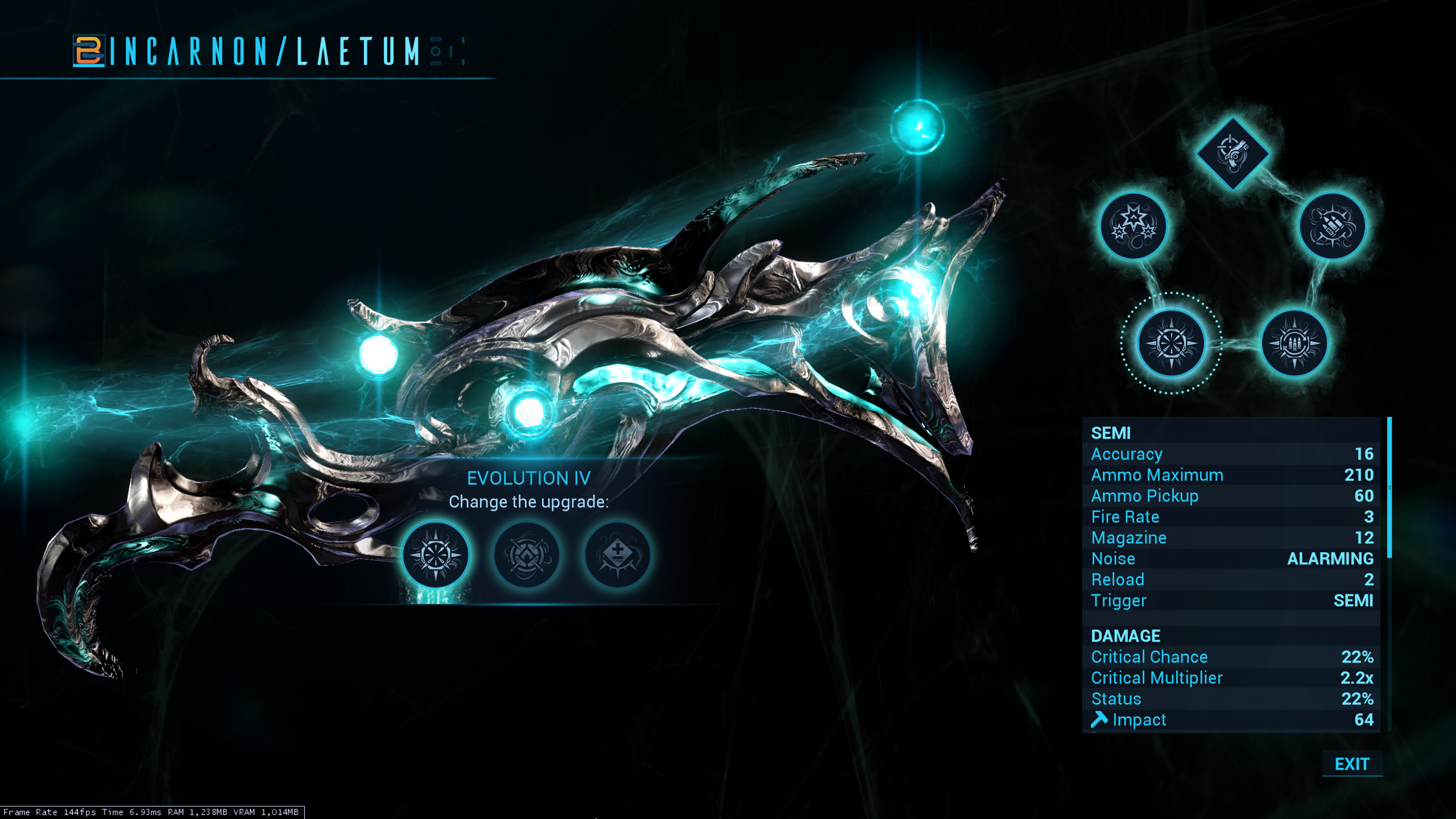Click the weapon stats panel scrollbar

(x=1389, y=488)
